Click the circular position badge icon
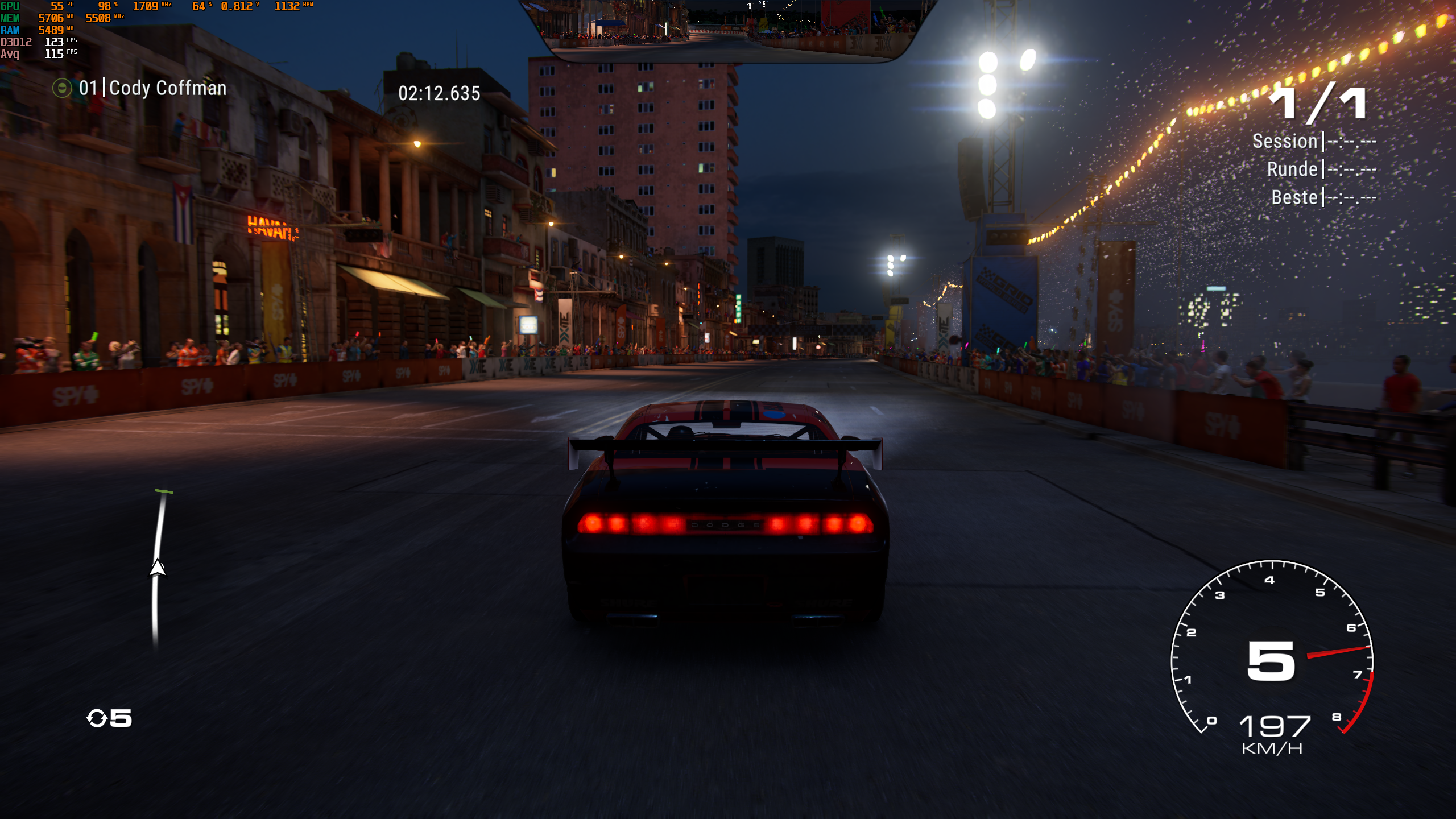This screenshot has width=1456, height=819. click(x=61, y=89)
